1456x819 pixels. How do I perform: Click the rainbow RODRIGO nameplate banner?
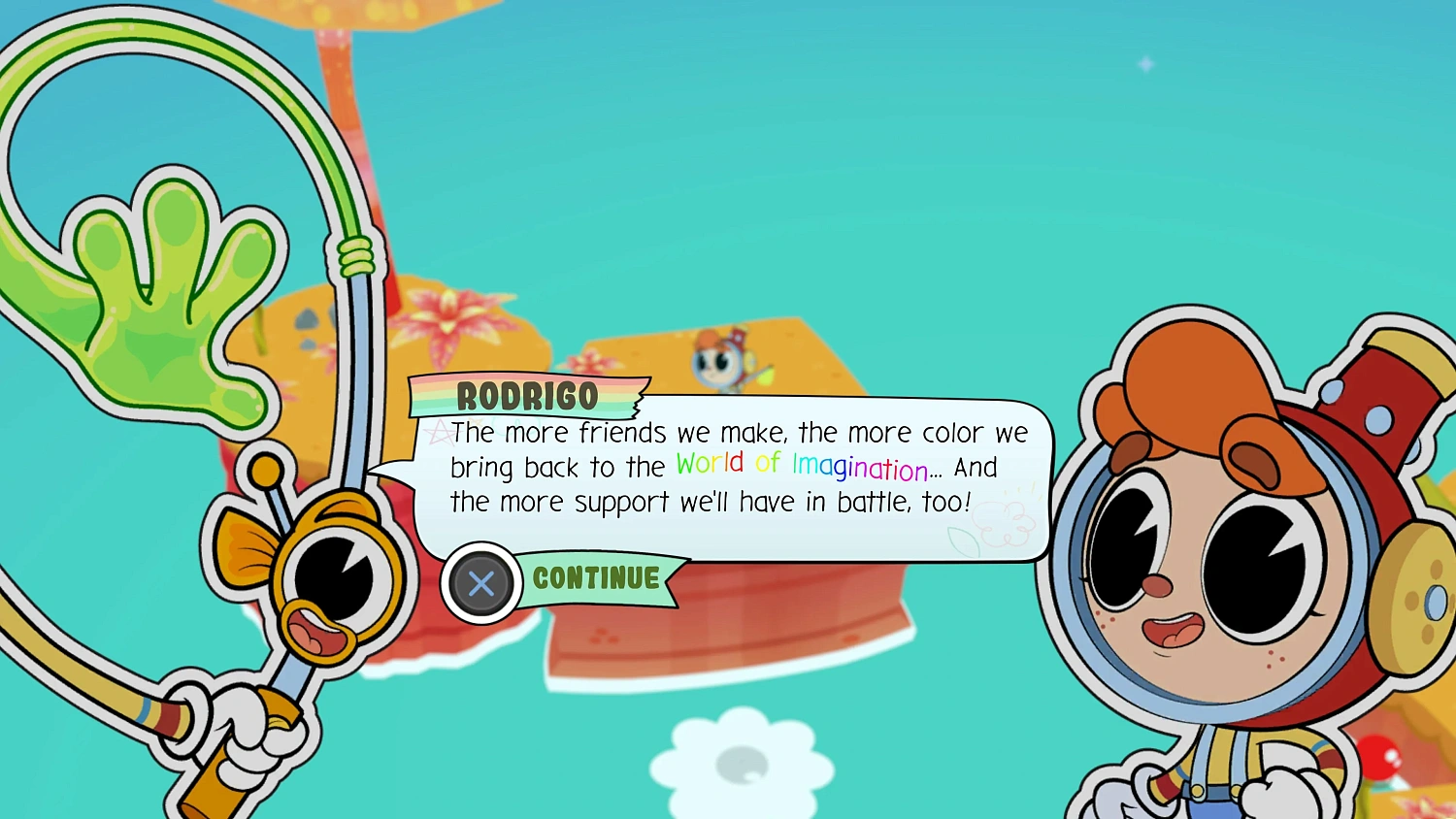tap(529, 396)
